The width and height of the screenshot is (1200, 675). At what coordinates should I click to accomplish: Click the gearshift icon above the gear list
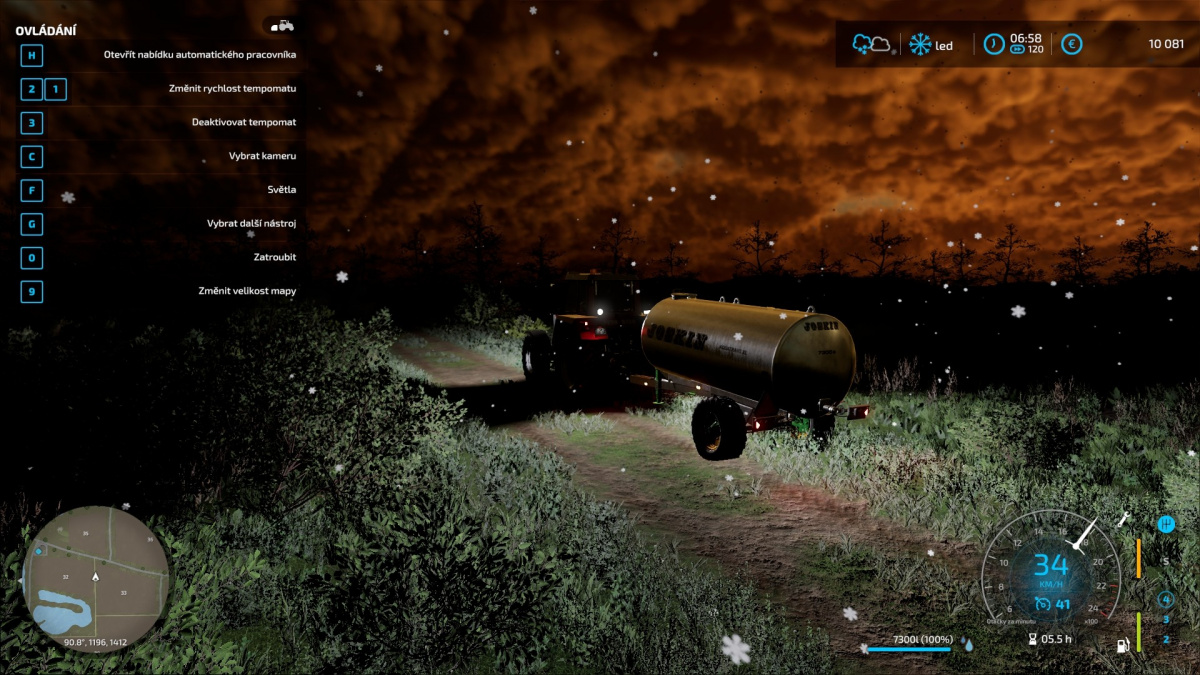click(1165, 524)
